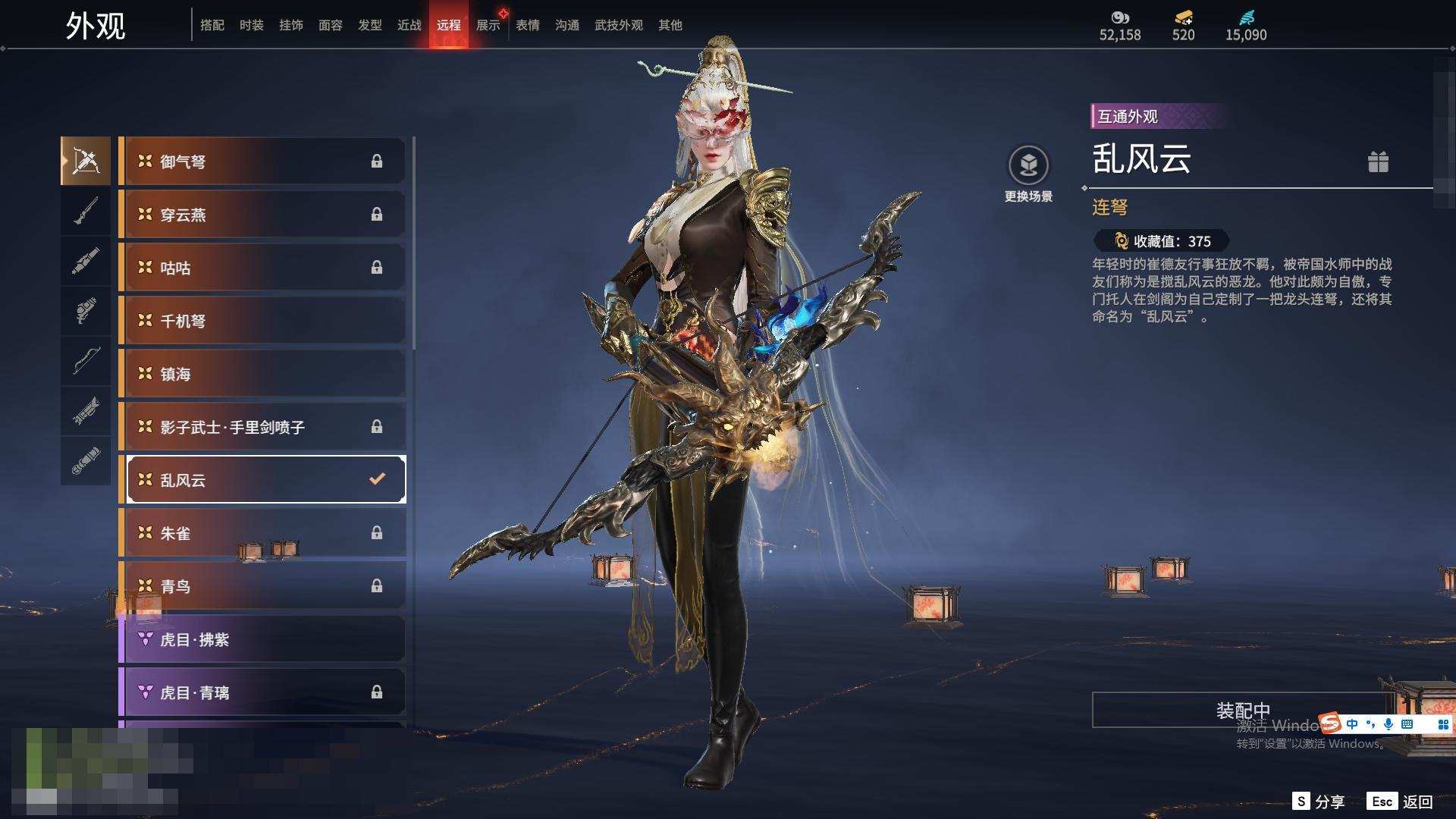Choose the 御气弩 skin entry

click(x=262, y=162)
